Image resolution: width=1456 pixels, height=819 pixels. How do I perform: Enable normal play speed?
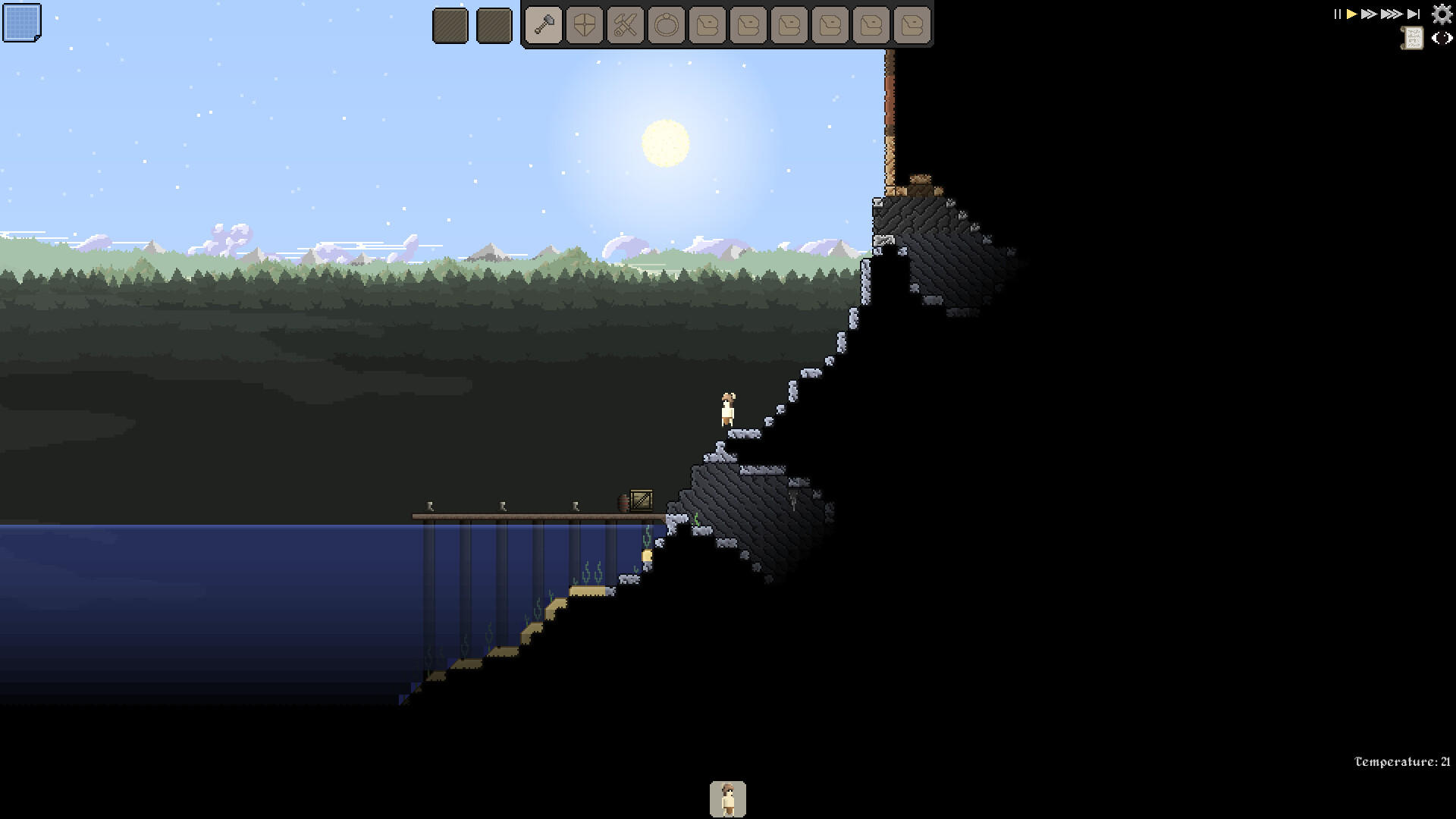(x=1351, y=13)
